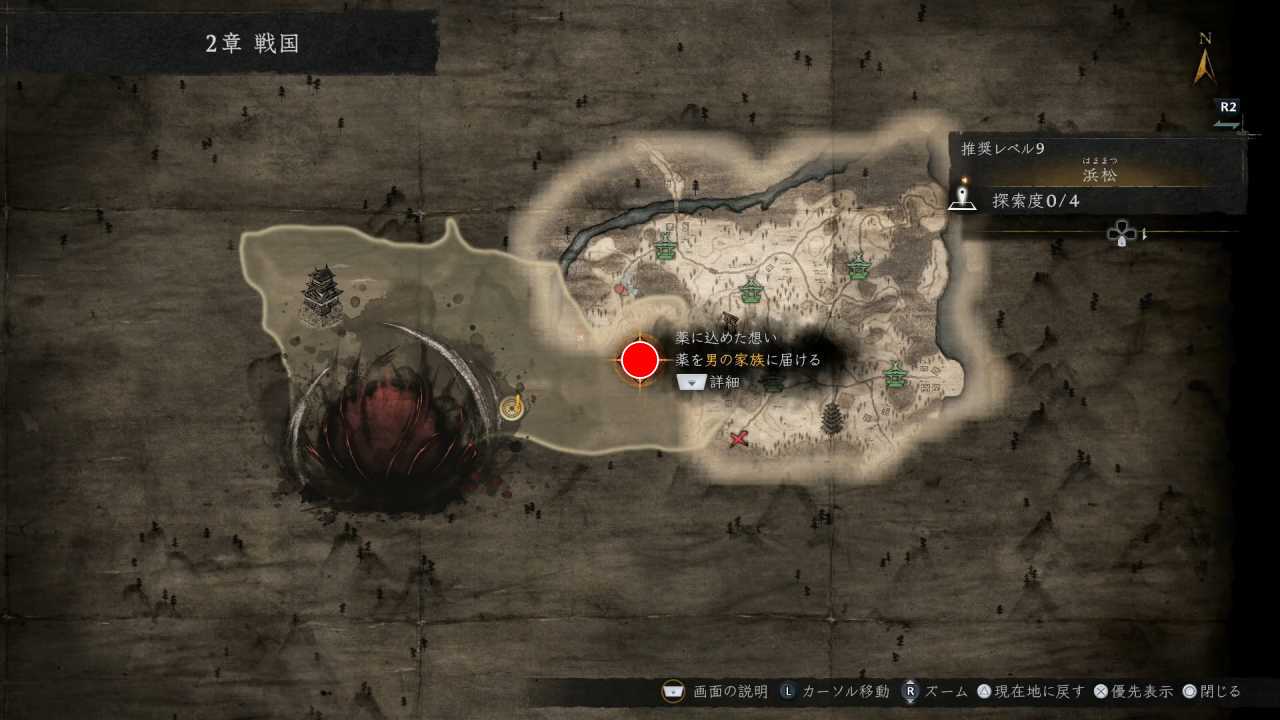Select the red X map marker
Screen dimensions: 1280x720
coord(739,438)
